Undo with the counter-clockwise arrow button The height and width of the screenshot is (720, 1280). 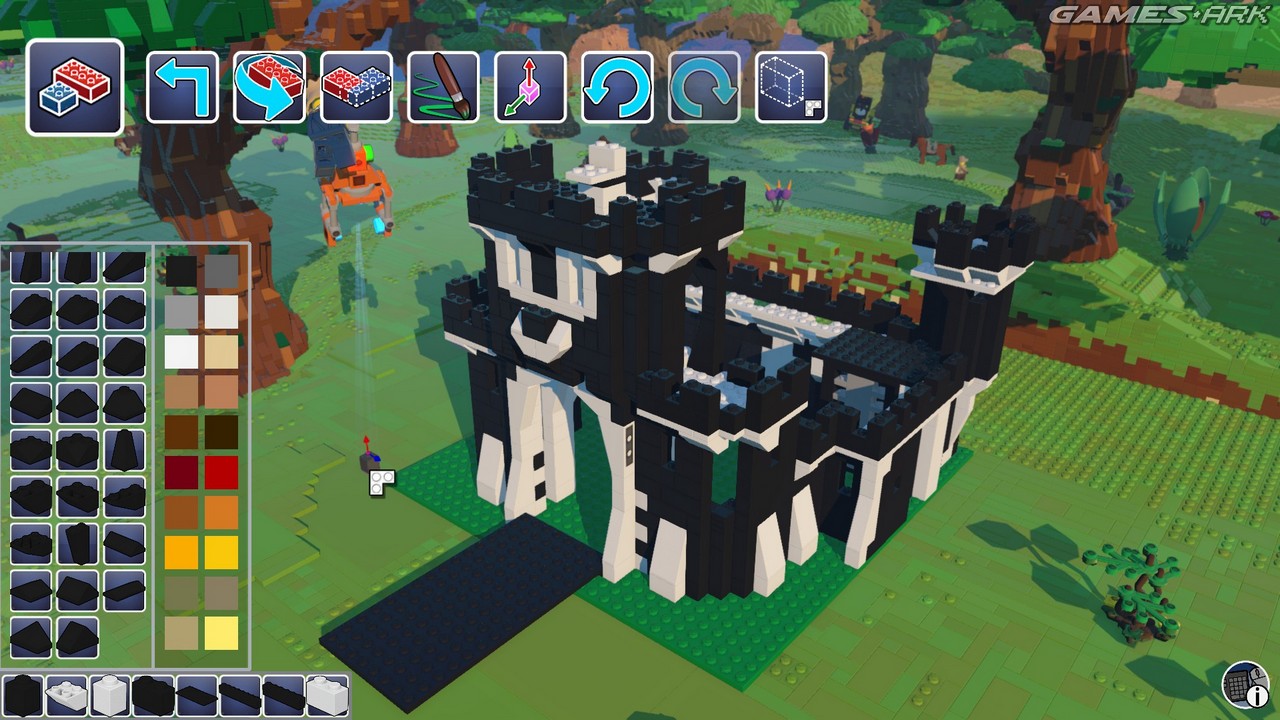click(617, 88)
